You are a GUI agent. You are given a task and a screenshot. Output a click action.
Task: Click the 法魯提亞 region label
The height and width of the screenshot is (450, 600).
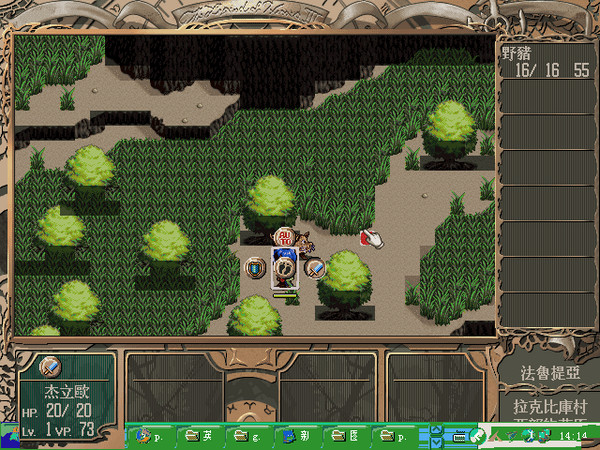(549, 372)
